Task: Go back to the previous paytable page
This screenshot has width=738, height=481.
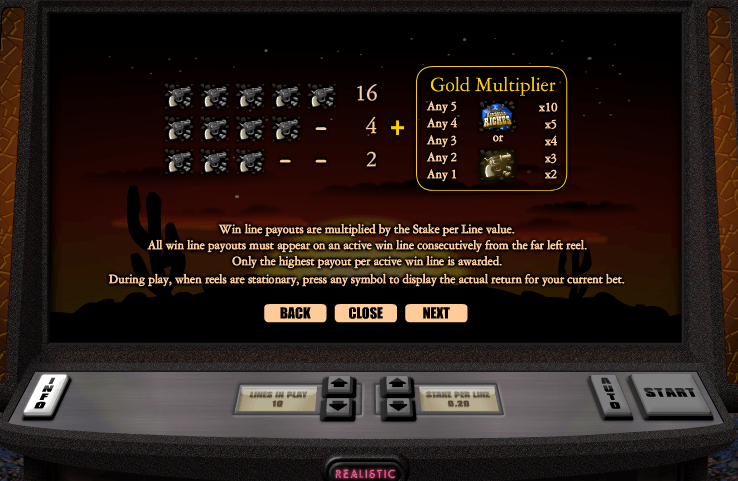Action: tap(295, 313)
